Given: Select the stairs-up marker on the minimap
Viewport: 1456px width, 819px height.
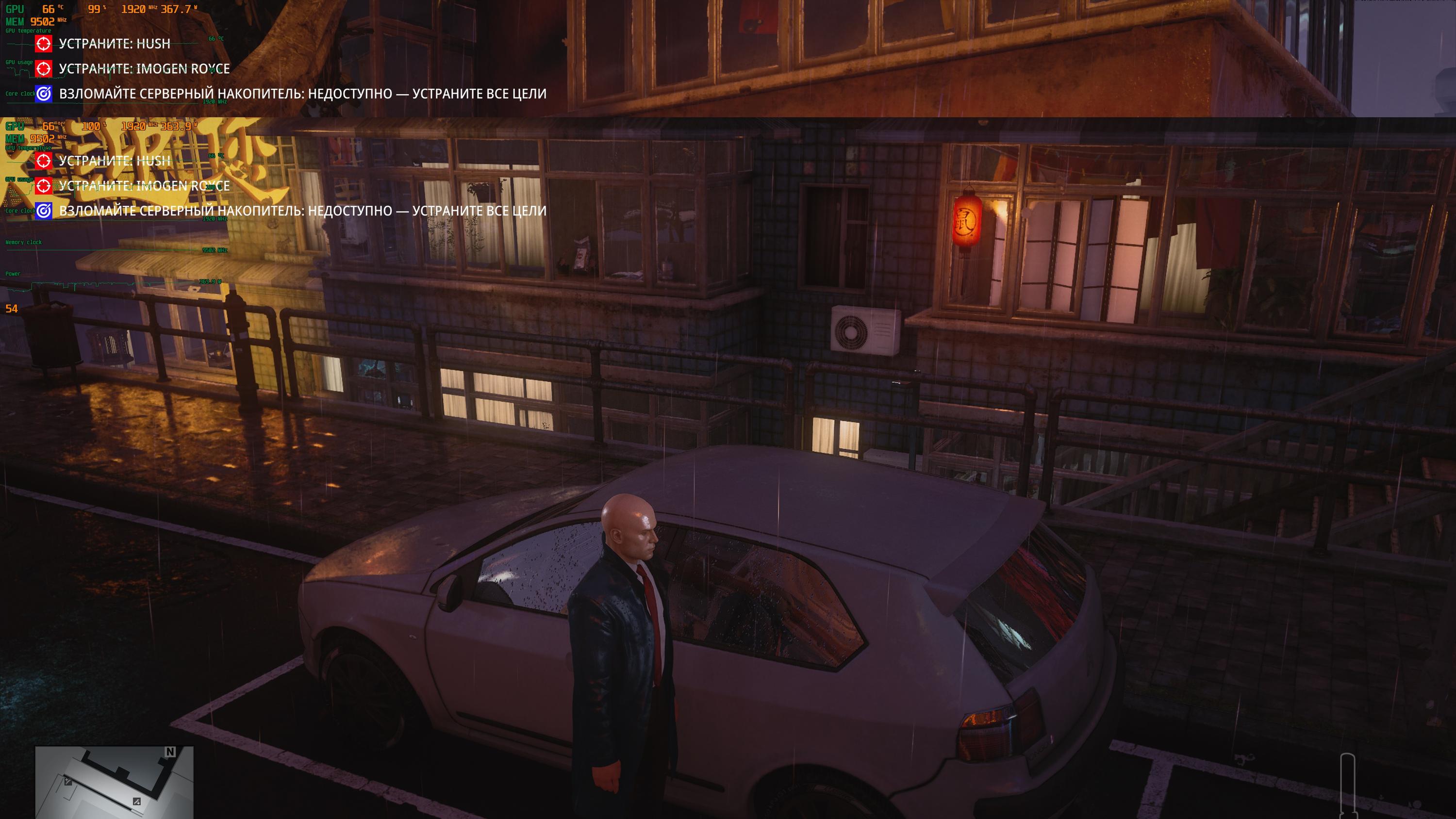Looking at the screenshot, I should pos(68,782).
